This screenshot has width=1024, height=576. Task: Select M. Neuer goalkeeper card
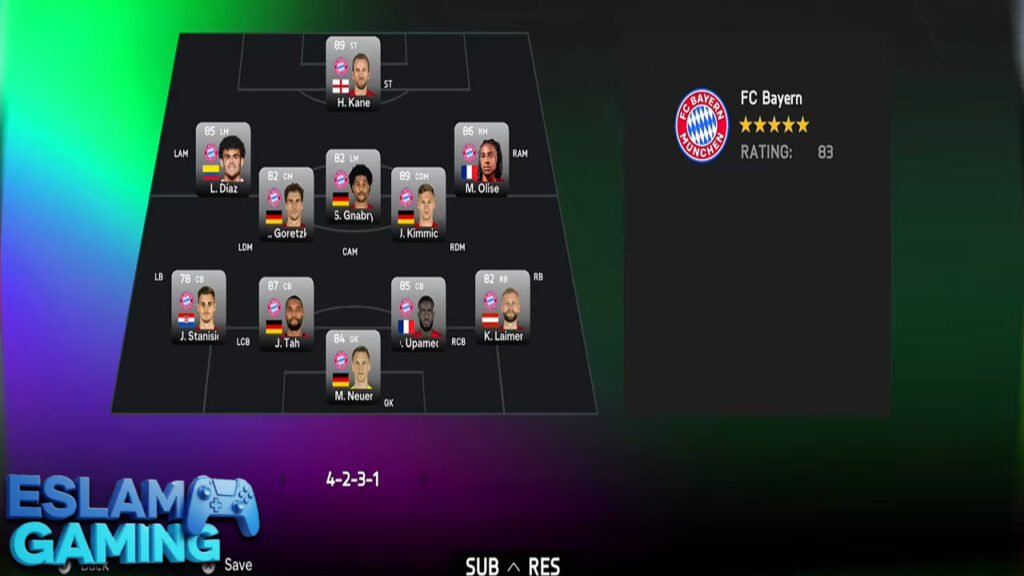(353, 366)
